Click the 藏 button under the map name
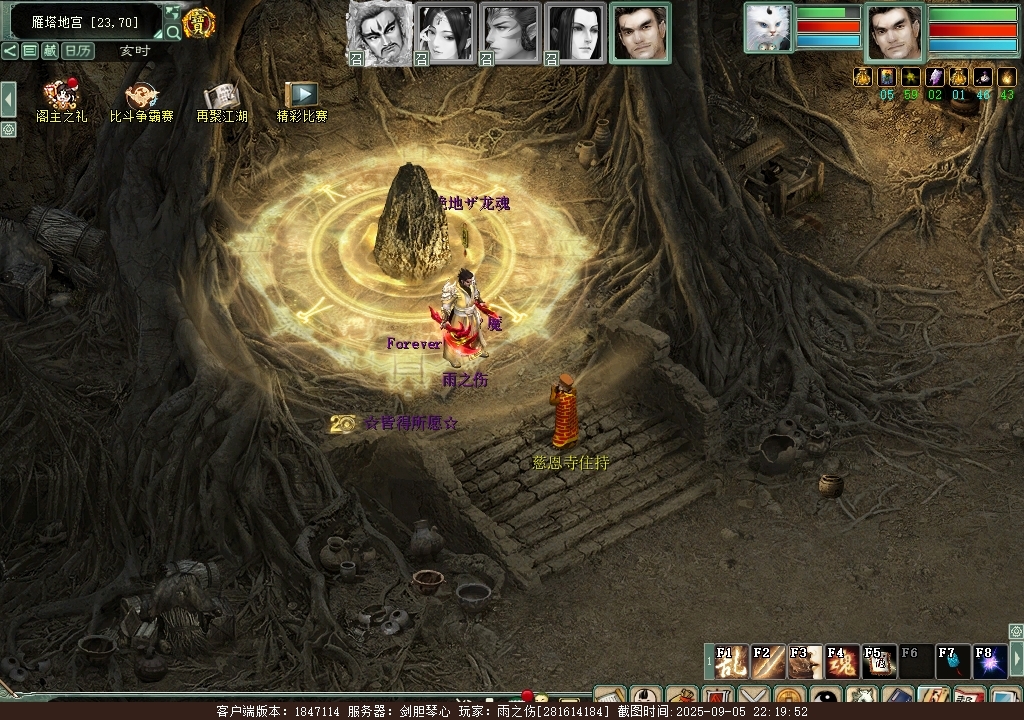This screenshot has width=1024, height=720. click(50, 51)
